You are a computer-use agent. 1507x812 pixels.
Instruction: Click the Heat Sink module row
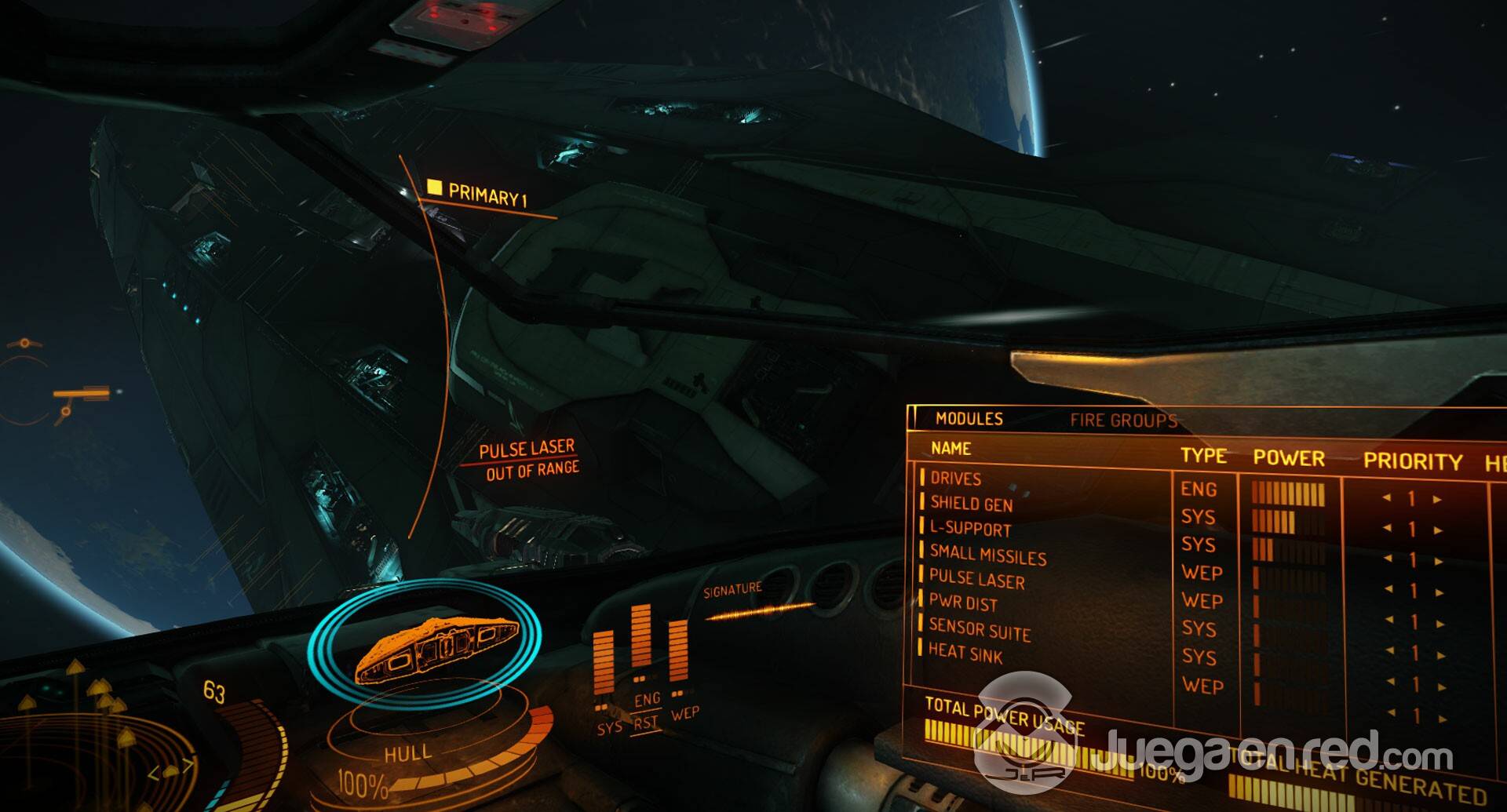coord(965,653)
